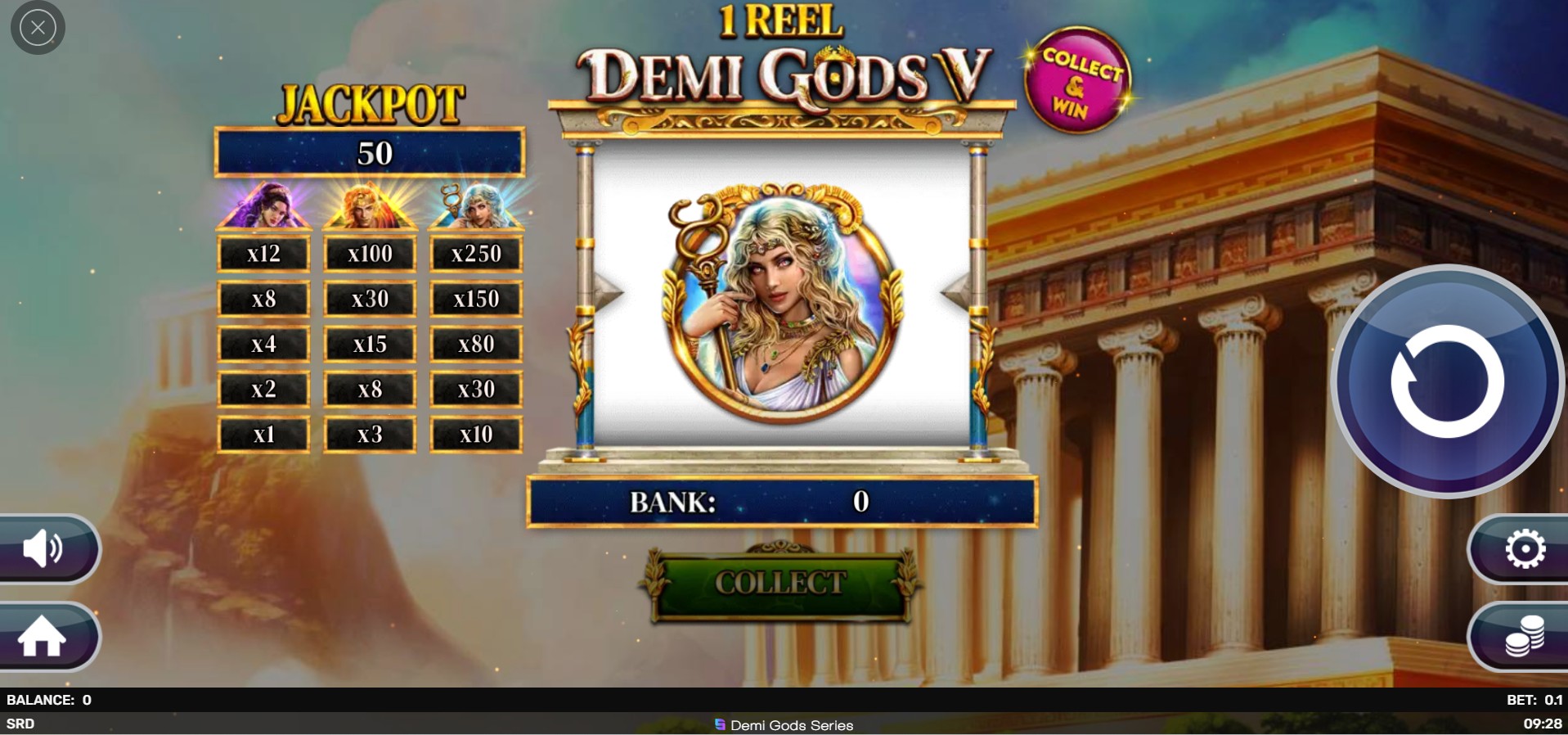The image size is (1568, 735).
Task: Toggle the x250 multiplier cell
Action: click(476, 254)
